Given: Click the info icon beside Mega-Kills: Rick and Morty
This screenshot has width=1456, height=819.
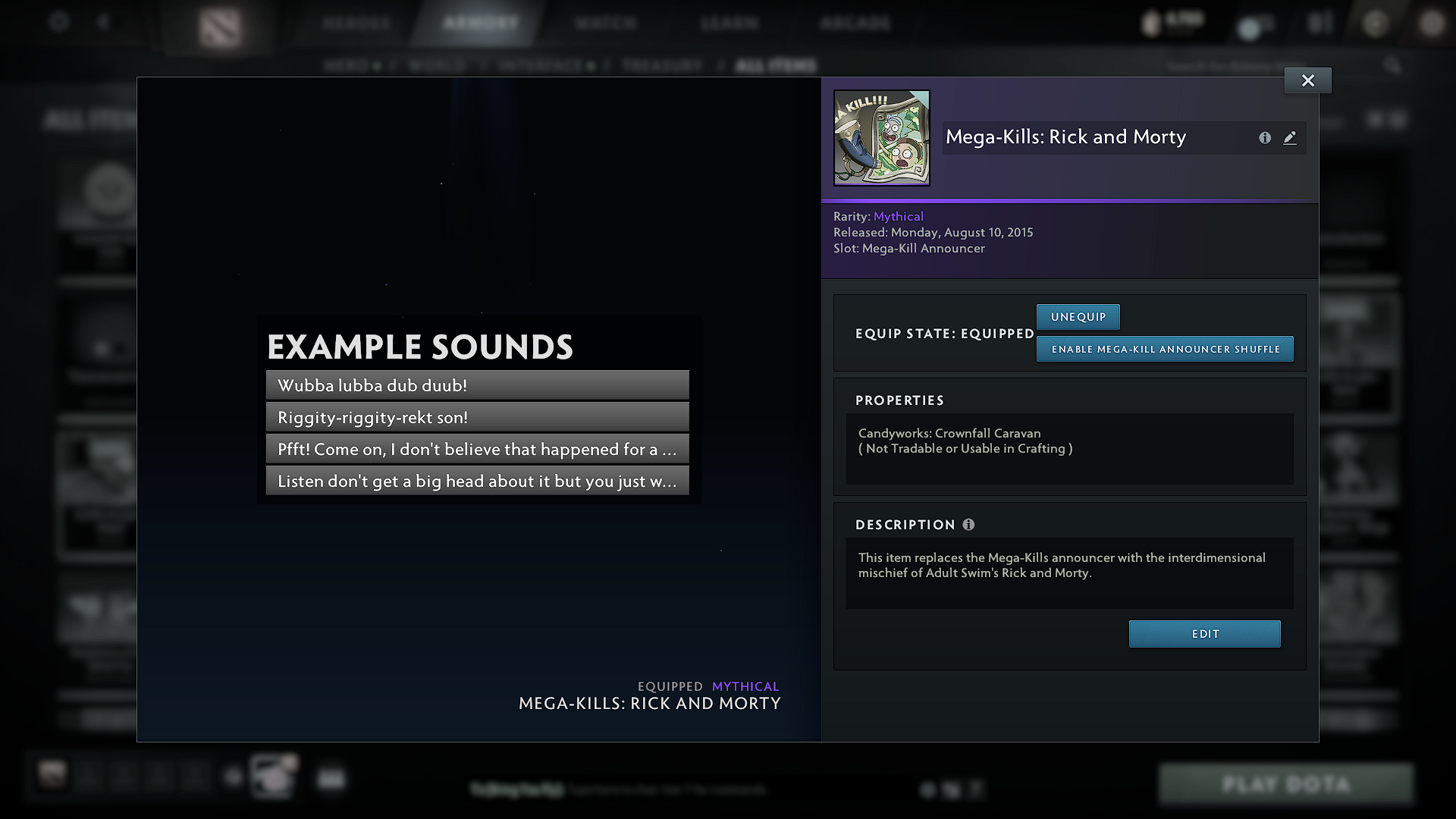Looking at the screenshot, I should 1264,138.
